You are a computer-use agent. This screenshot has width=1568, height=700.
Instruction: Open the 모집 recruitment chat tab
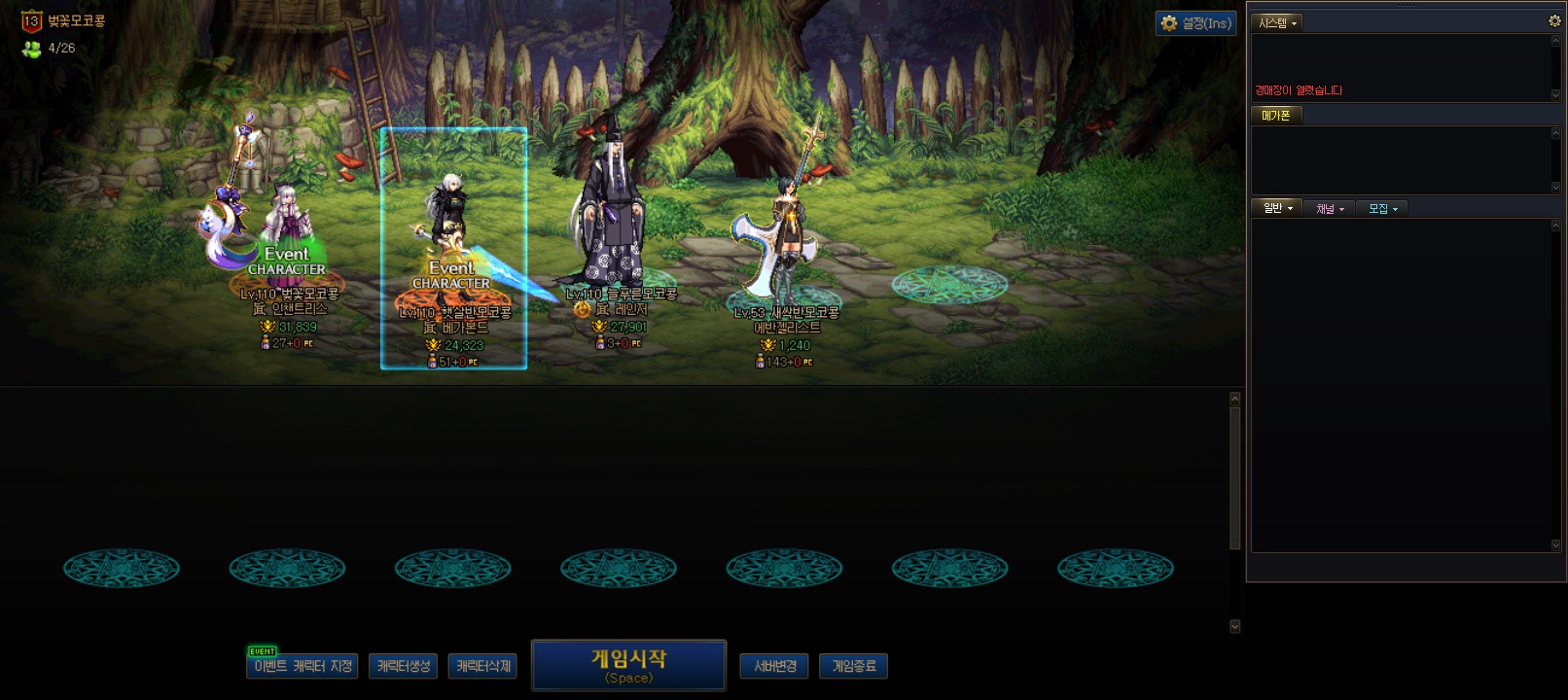pos(1382,208)
